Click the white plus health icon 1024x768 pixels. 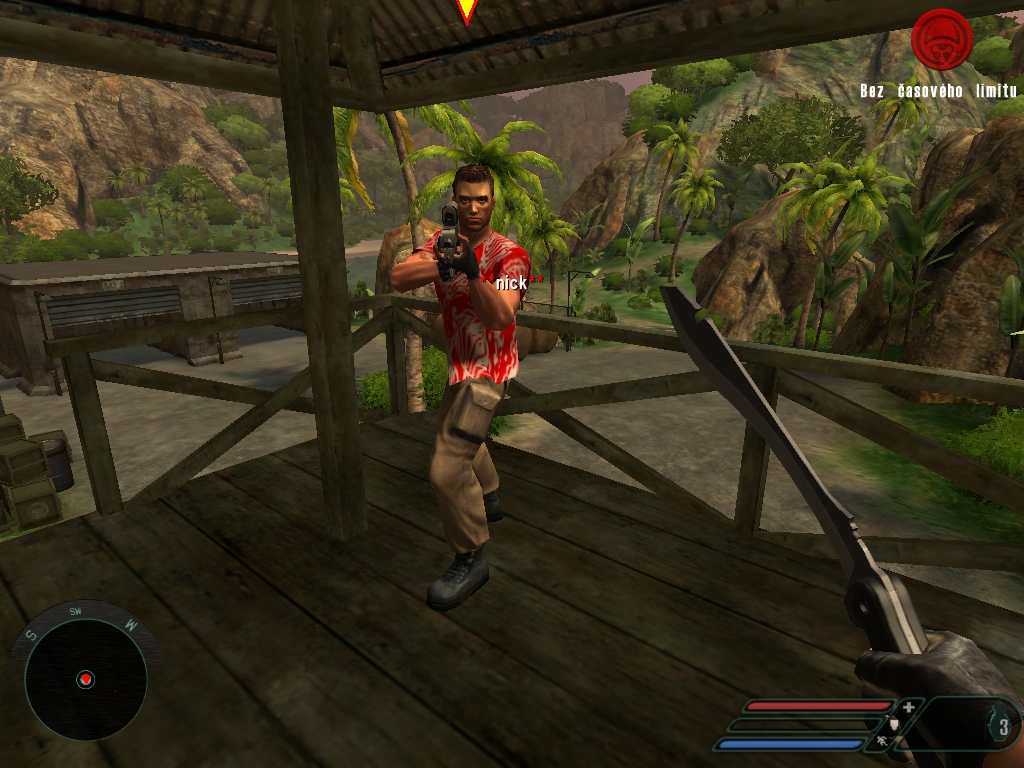[908, 707]
